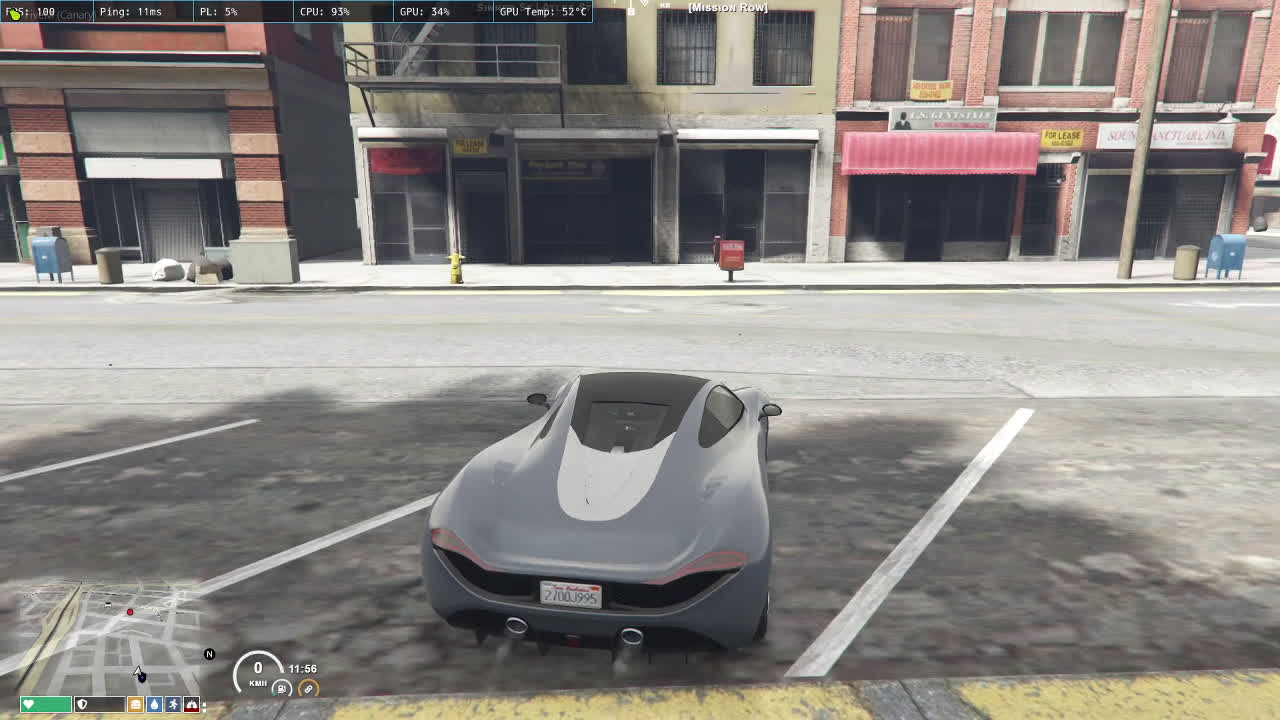Select the burger hunger status icon
The height and width of the screenshot is (720, 1280).
click(136, 704)
